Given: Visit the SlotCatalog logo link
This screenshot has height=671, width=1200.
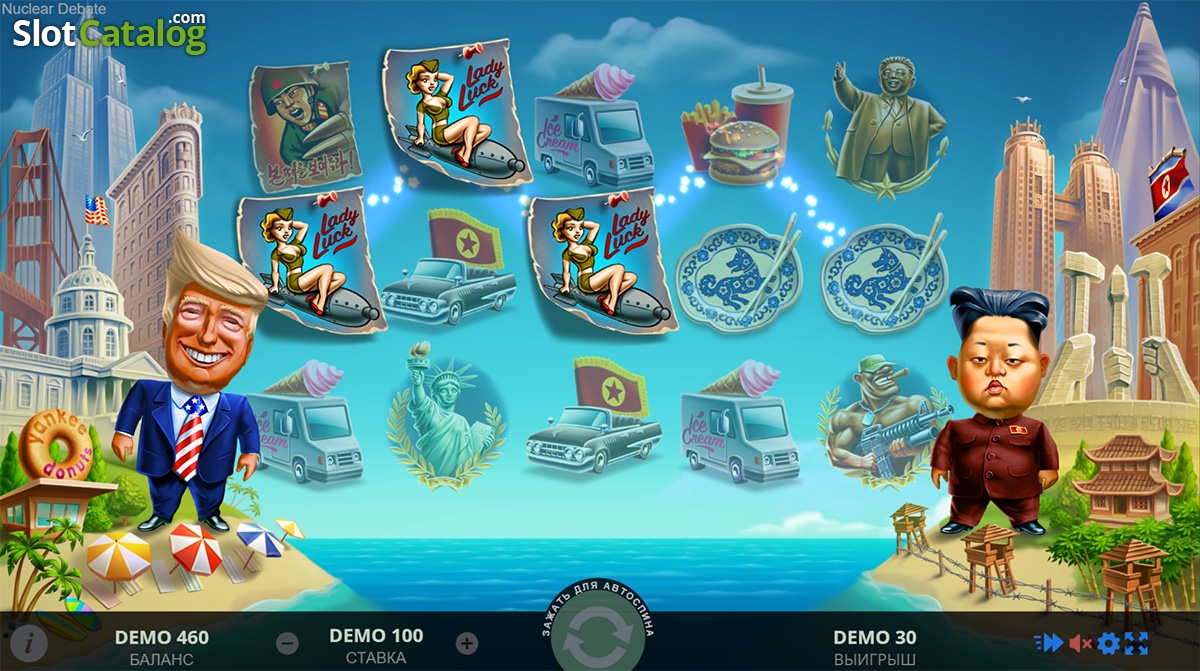Looking at the screenshot, I should tap(109, 34).
